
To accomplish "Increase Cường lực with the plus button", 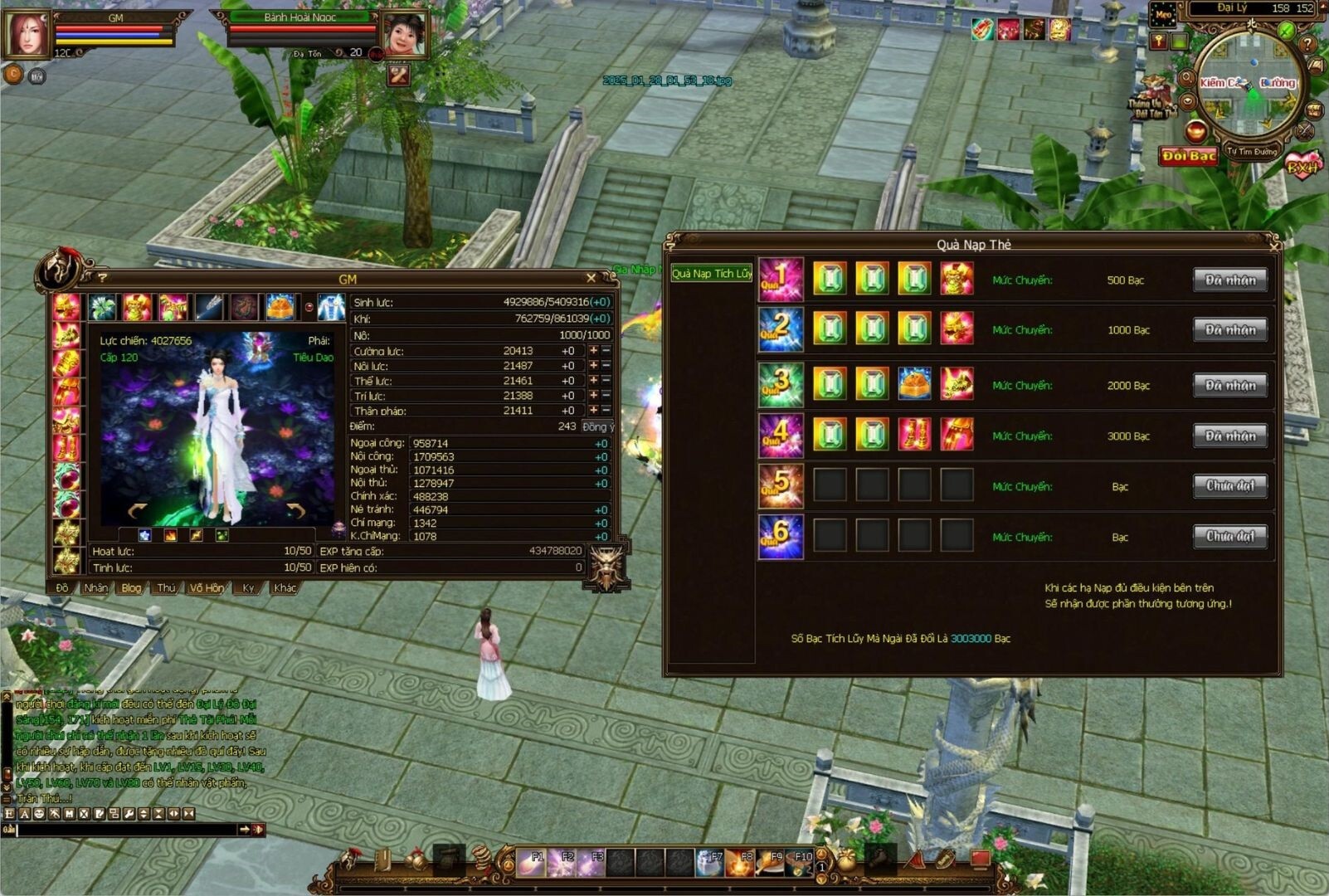I will (593, 351).
